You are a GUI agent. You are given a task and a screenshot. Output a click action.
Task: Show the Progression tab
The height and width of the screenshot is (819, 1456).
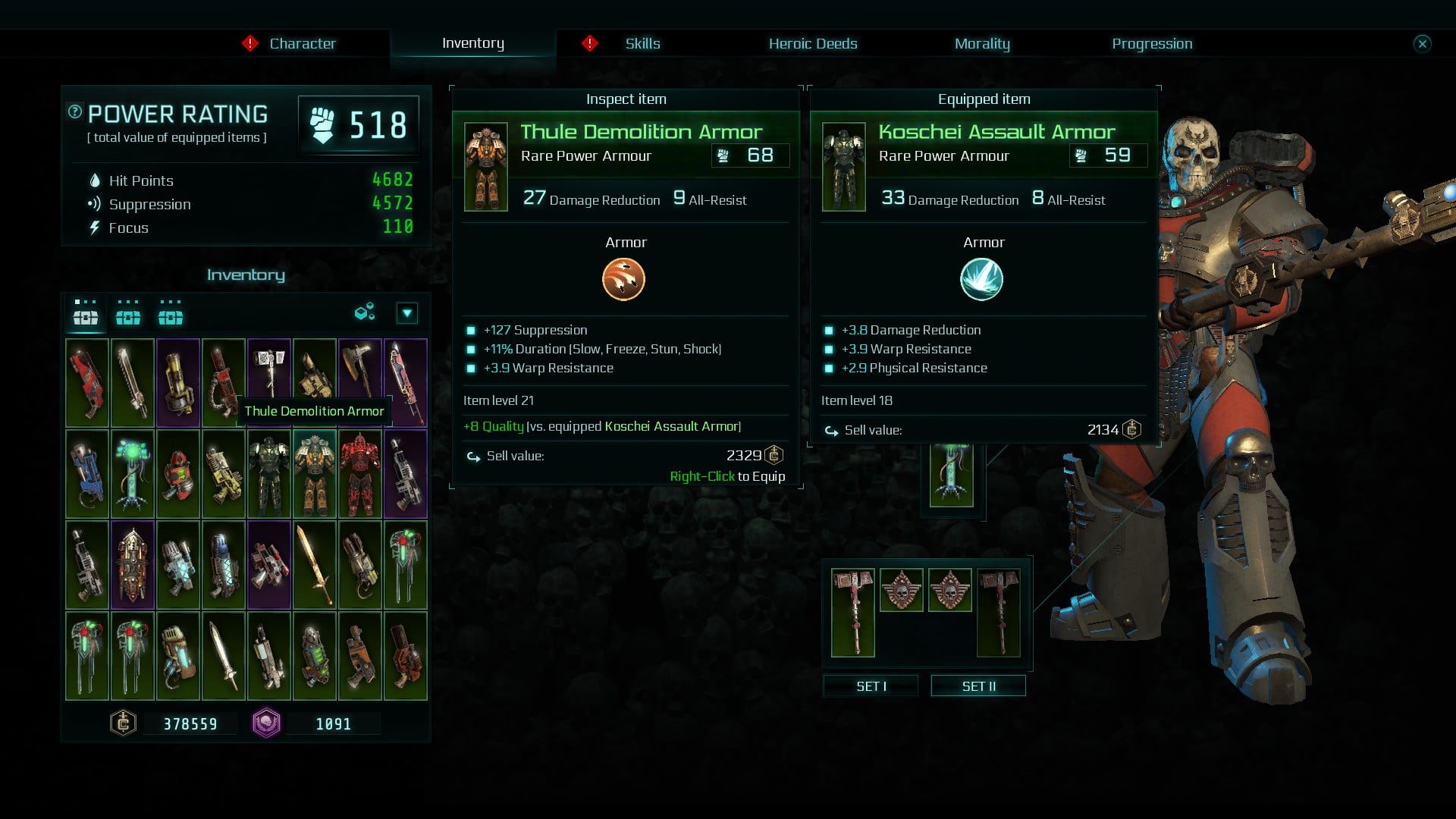pos(1151,43)
